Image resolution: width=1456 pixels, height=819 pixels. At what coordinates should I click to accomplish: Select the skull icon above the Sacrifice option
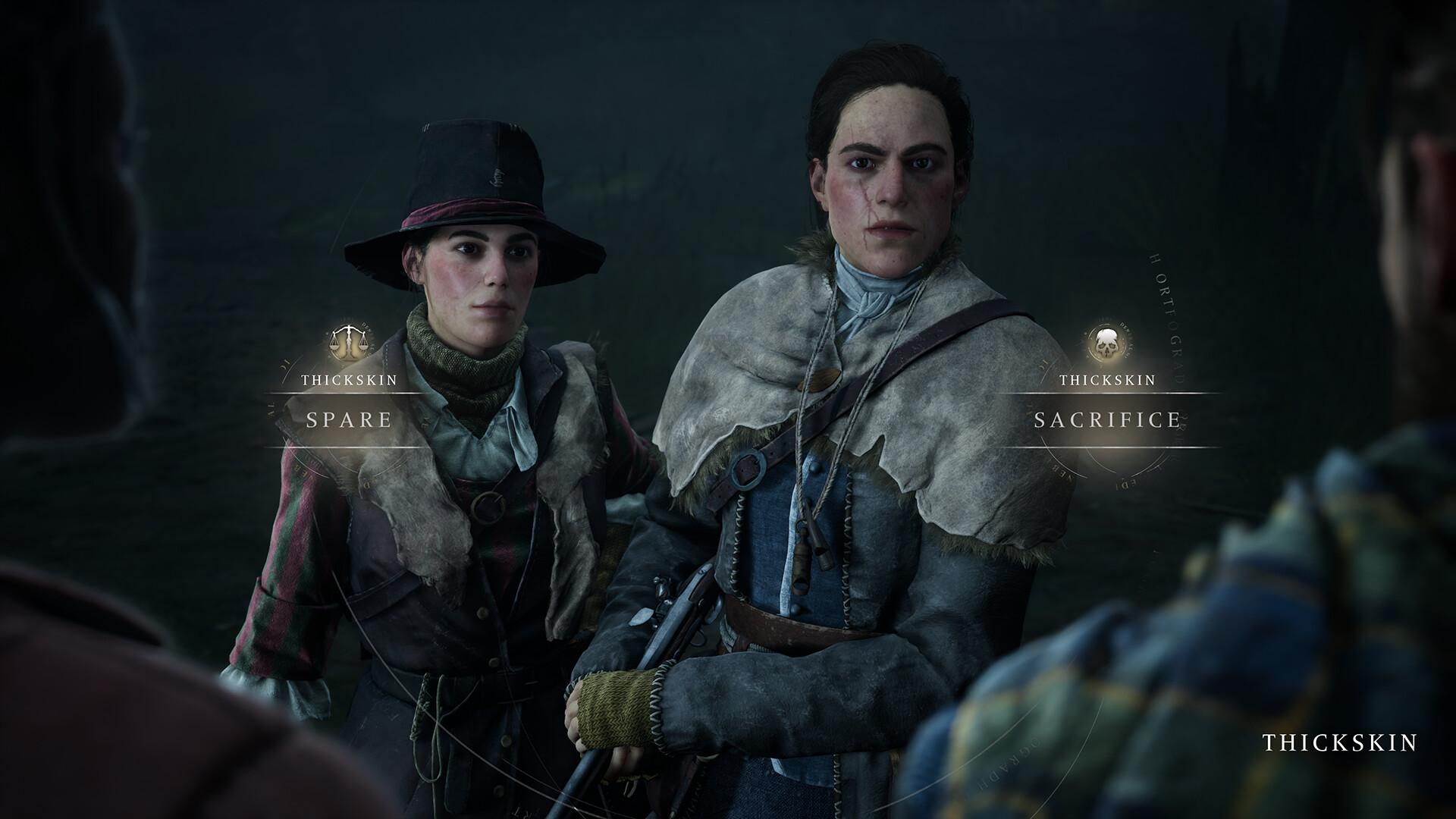click(x=1106, y=343)
